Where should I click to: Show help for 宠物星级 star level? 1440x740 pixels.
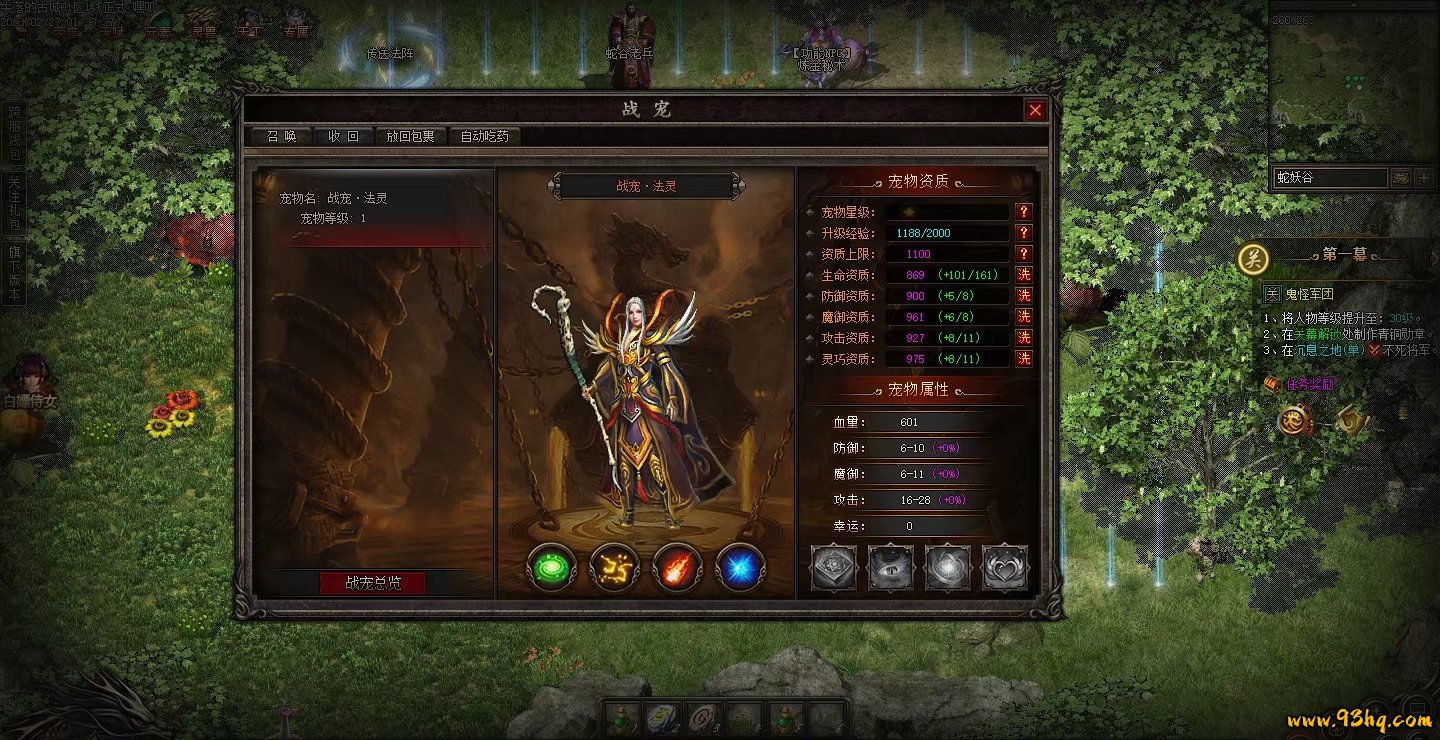click(x=1023, y=212)
